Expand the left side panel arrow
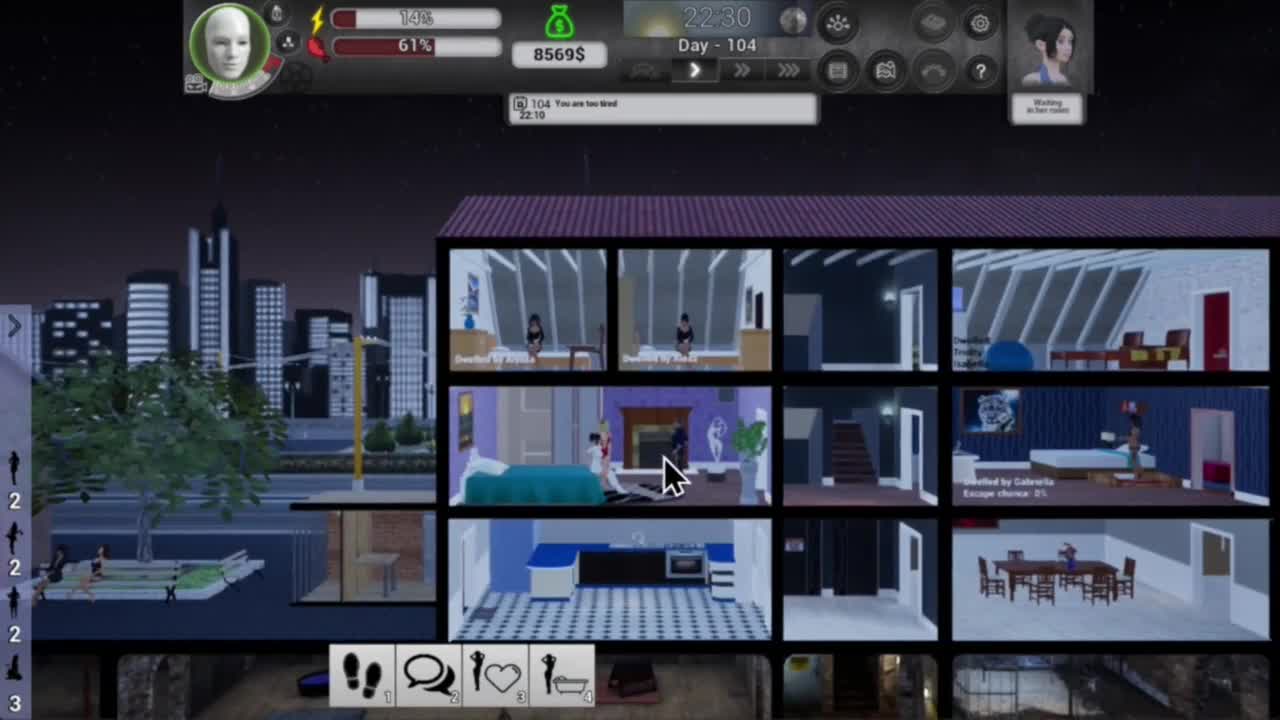 click(14, 326)
